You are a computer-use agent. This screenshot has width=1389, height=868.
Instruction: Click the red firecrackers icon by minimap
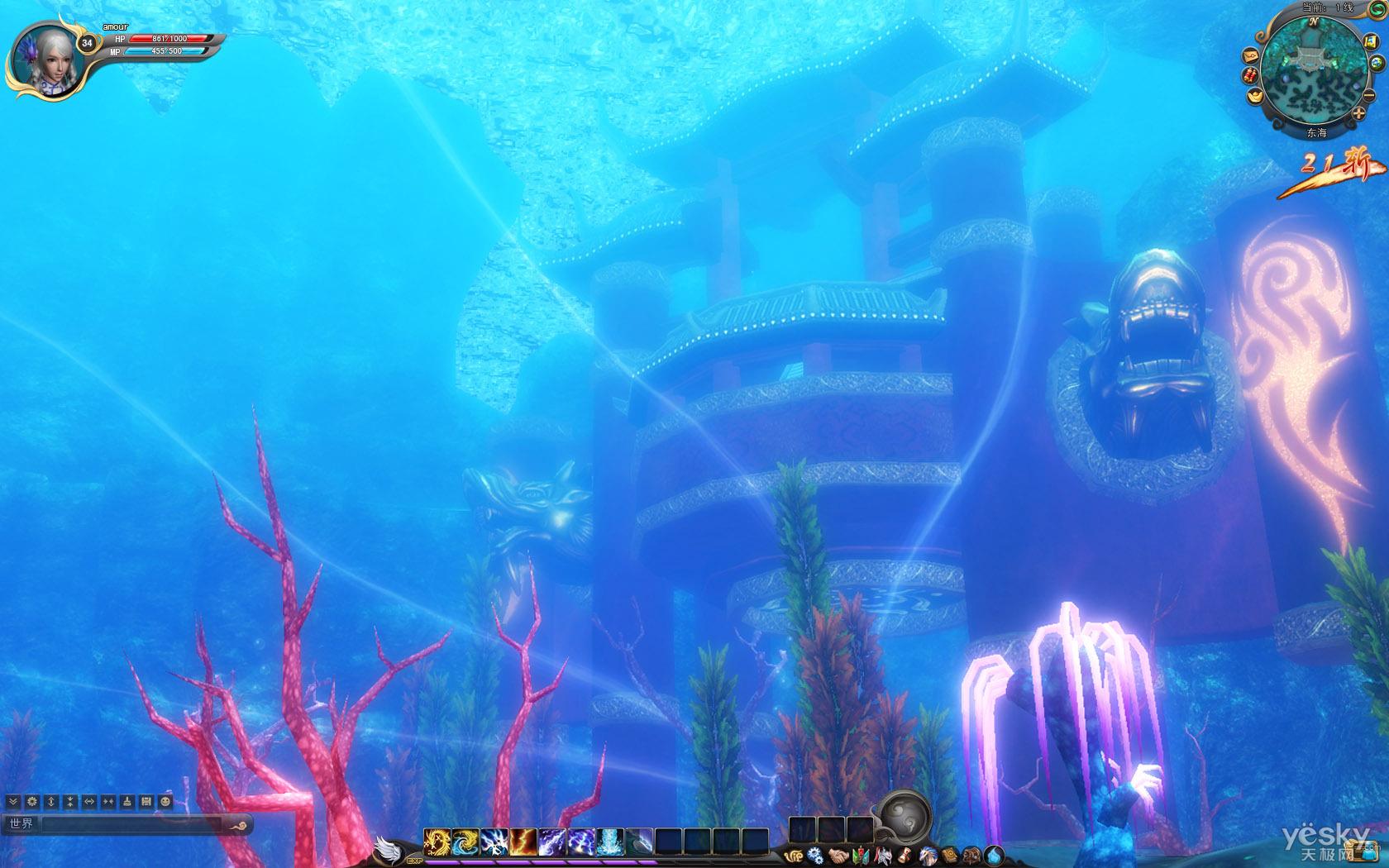[x=1249, y=76]
